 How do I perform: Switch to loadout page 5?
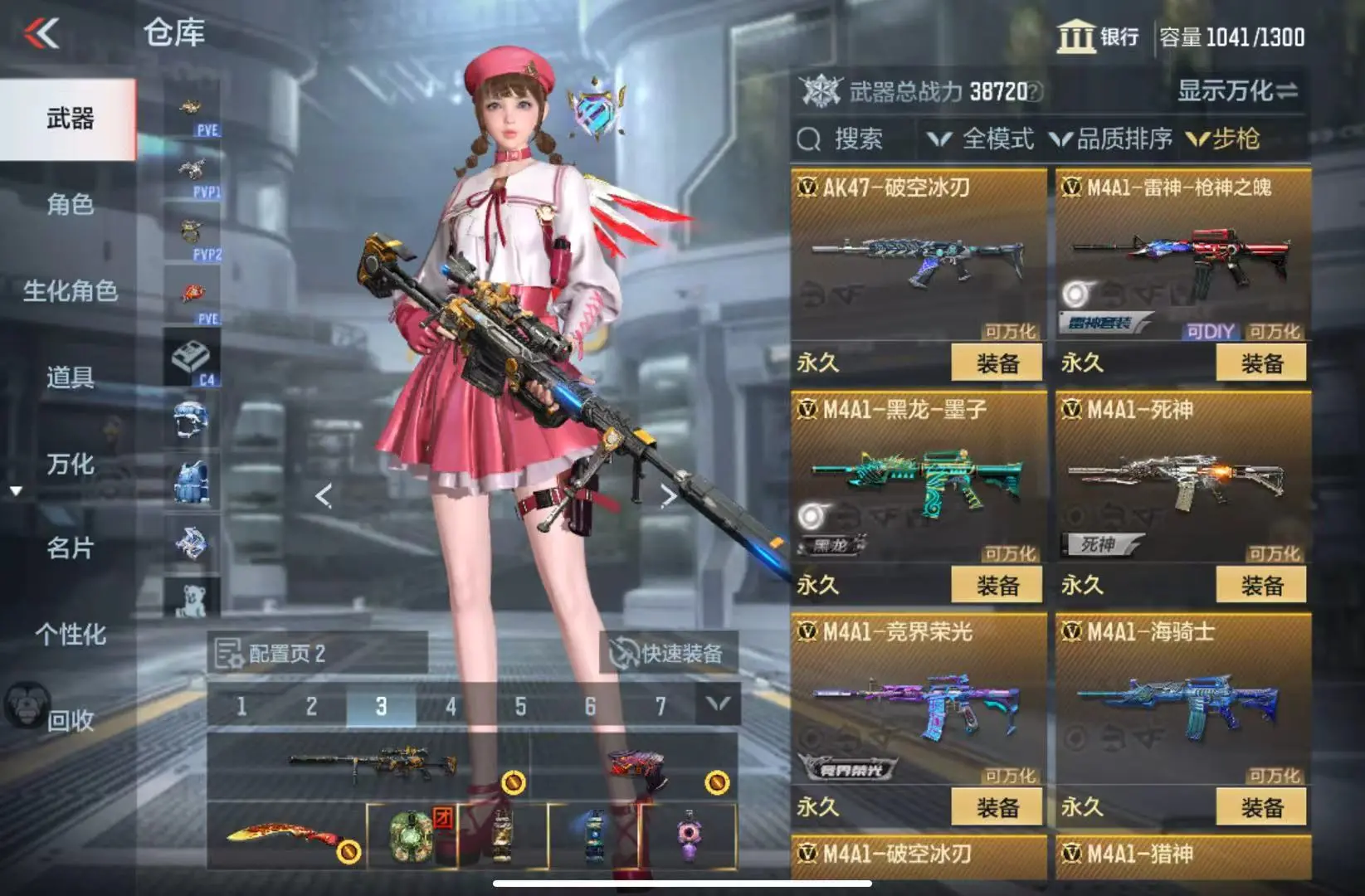pos(520,707)
